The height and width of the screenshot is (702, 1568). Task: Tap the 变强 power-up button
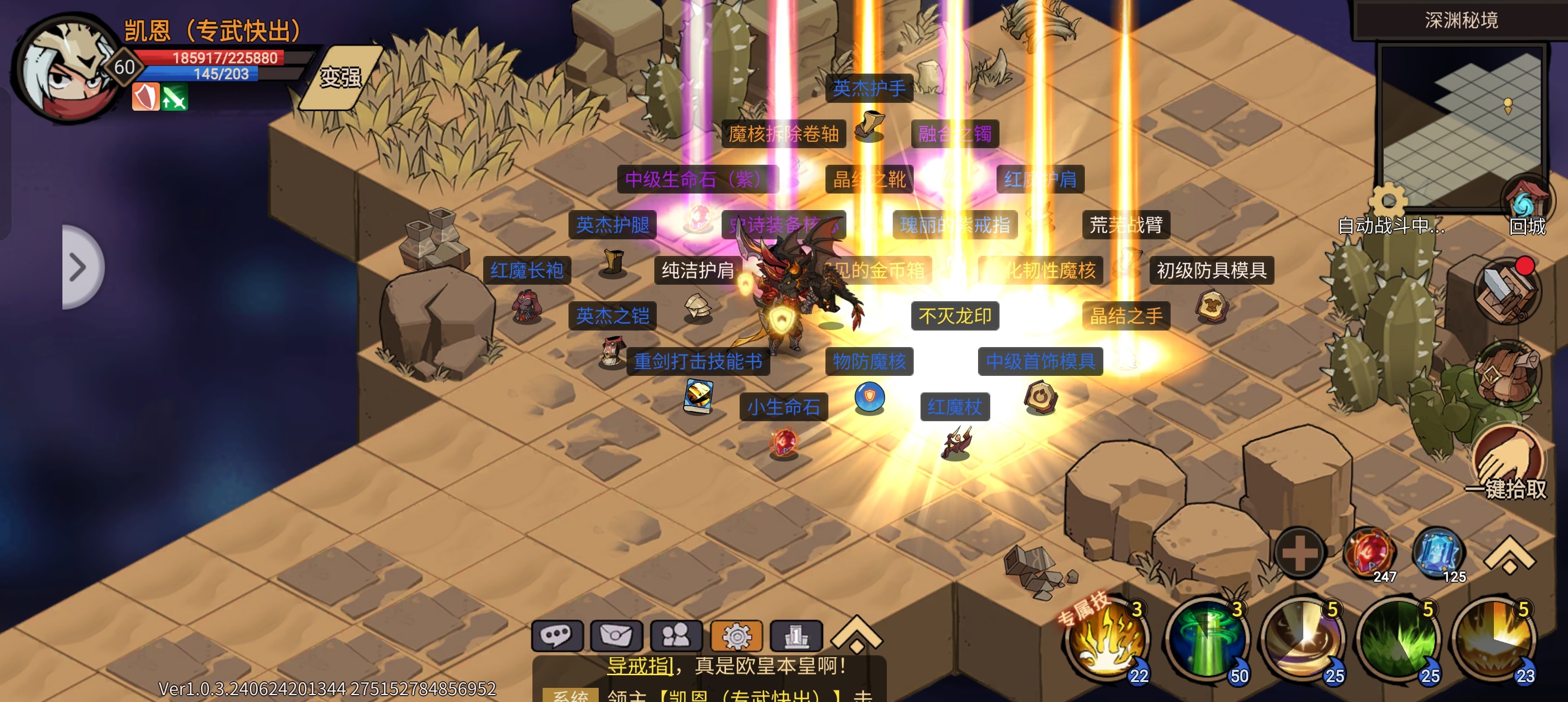pyautogui.click(x=341, y=78)
